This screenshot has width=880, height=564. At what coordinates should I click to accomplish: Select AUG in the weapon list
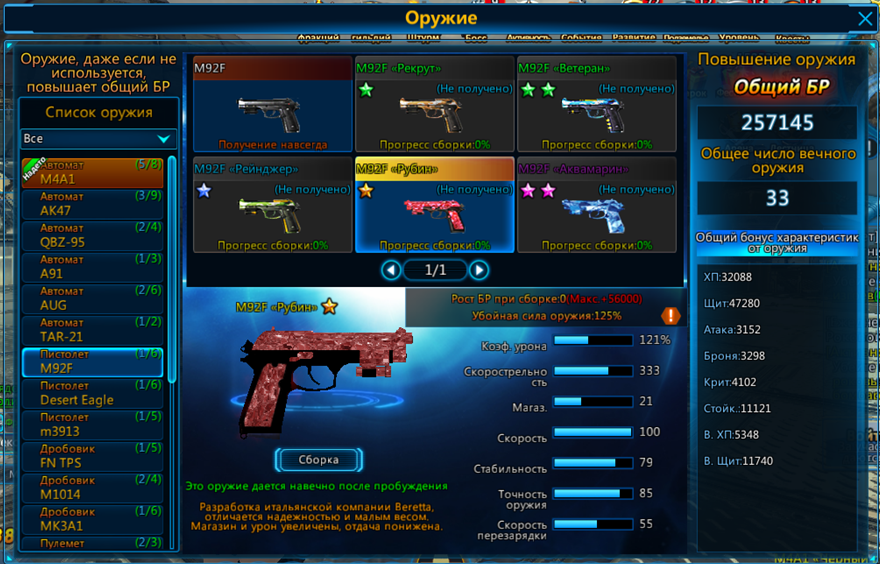(92, 299)
